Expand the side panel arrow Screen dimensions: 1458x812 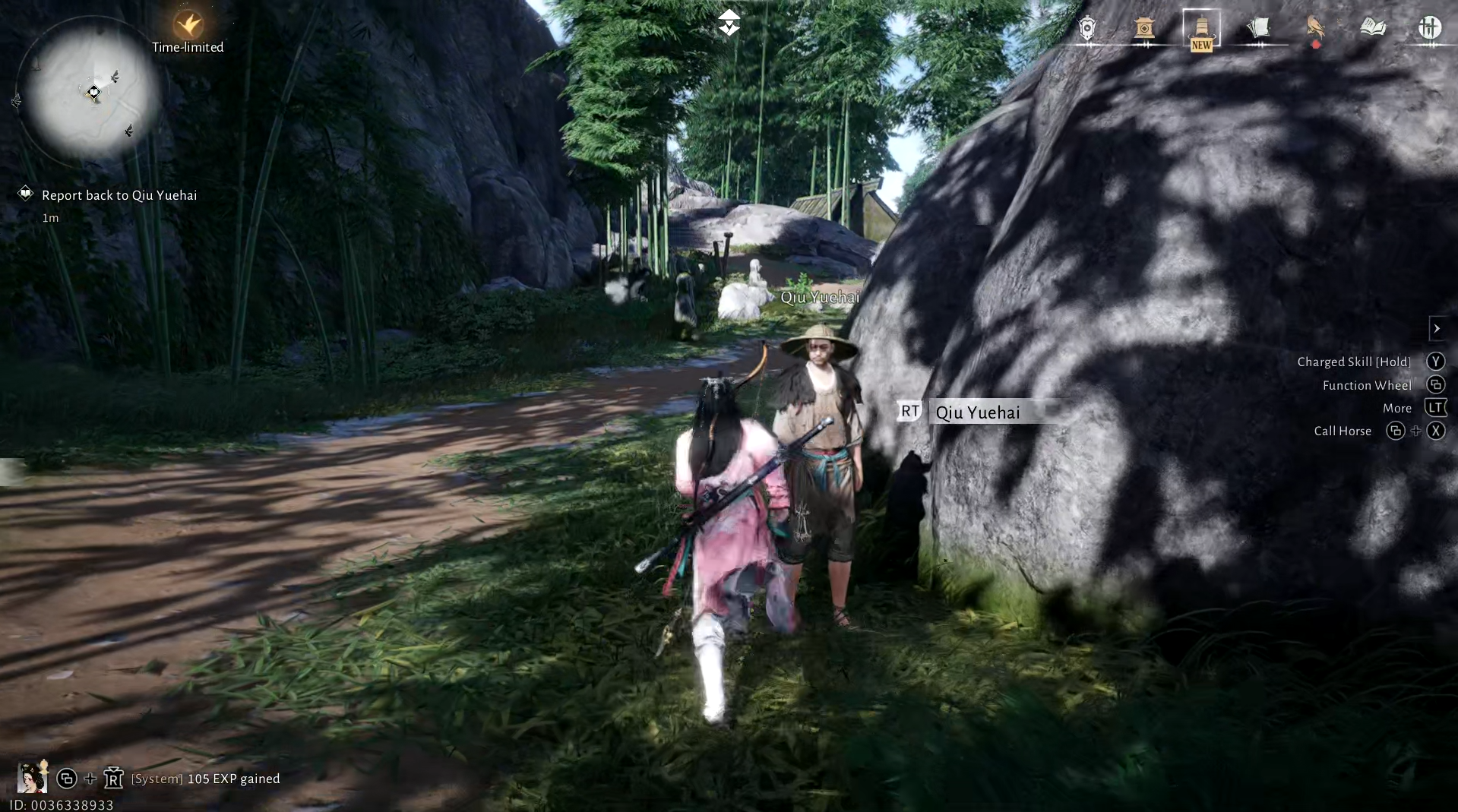point(1437,328)
